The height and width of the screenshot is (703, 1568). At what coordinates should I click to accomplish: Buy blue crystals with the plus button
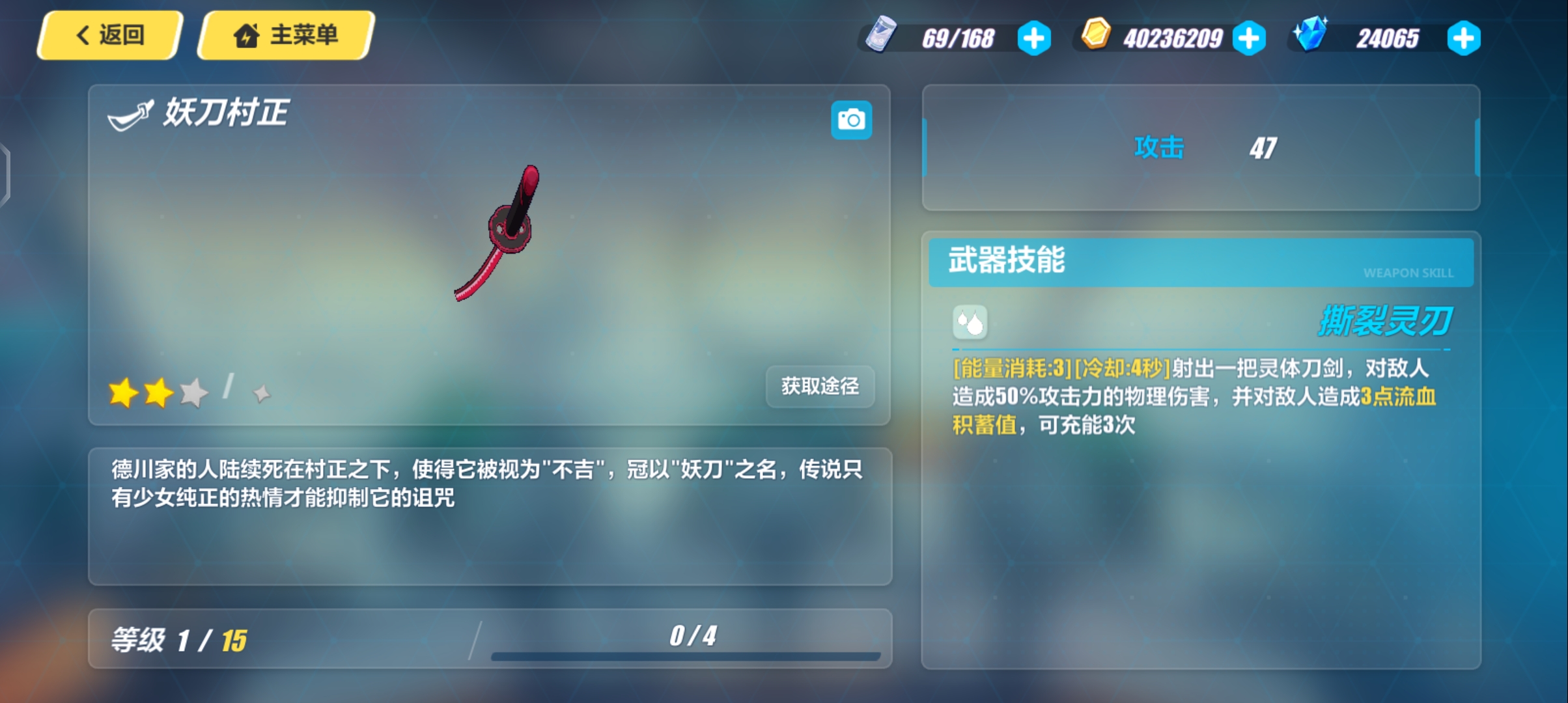(1463, 38)
